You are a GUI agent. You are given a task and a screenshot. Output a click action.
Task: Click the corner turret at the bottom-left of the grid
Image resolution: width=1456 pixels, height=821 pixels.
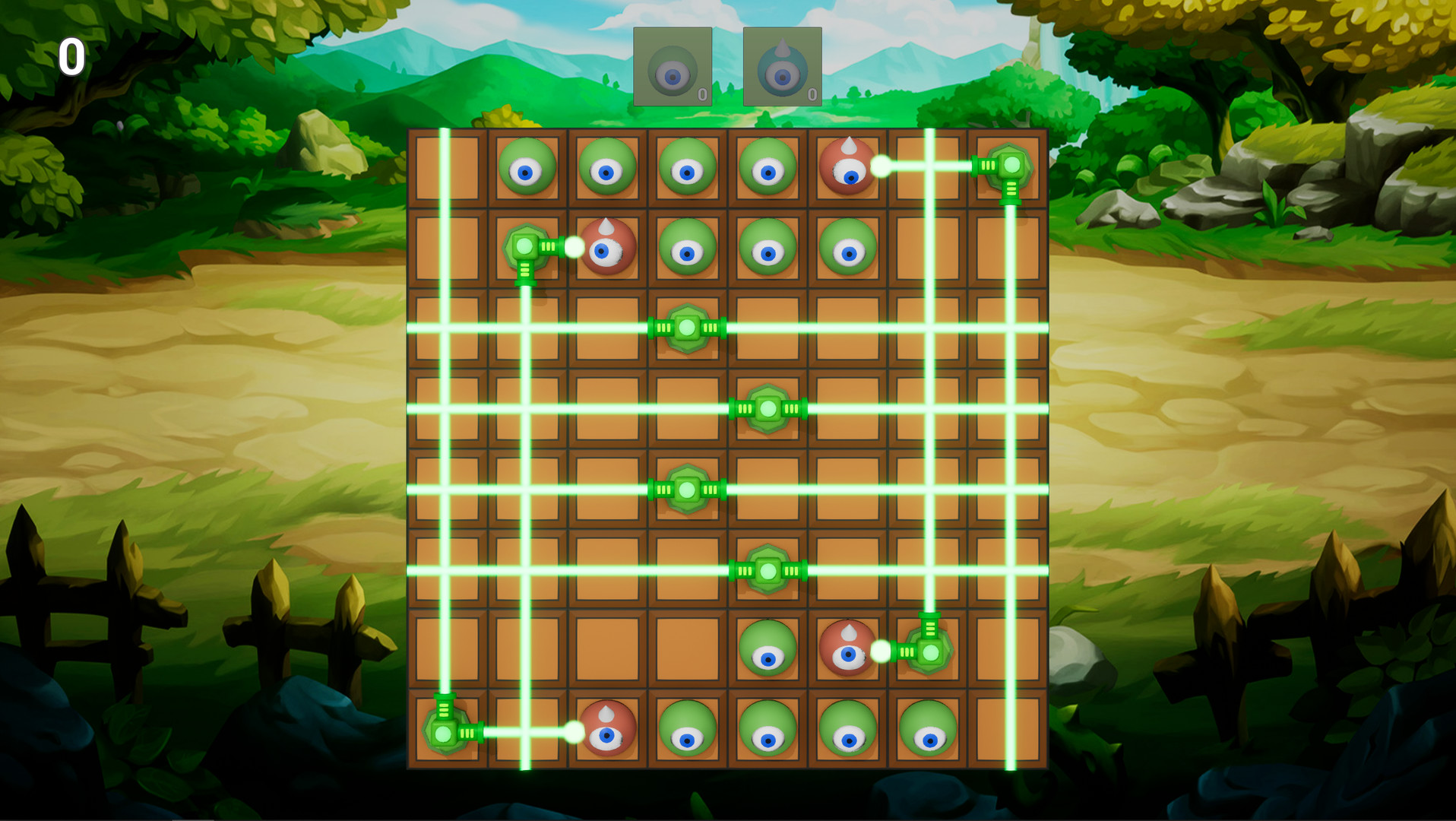(445, 732)
